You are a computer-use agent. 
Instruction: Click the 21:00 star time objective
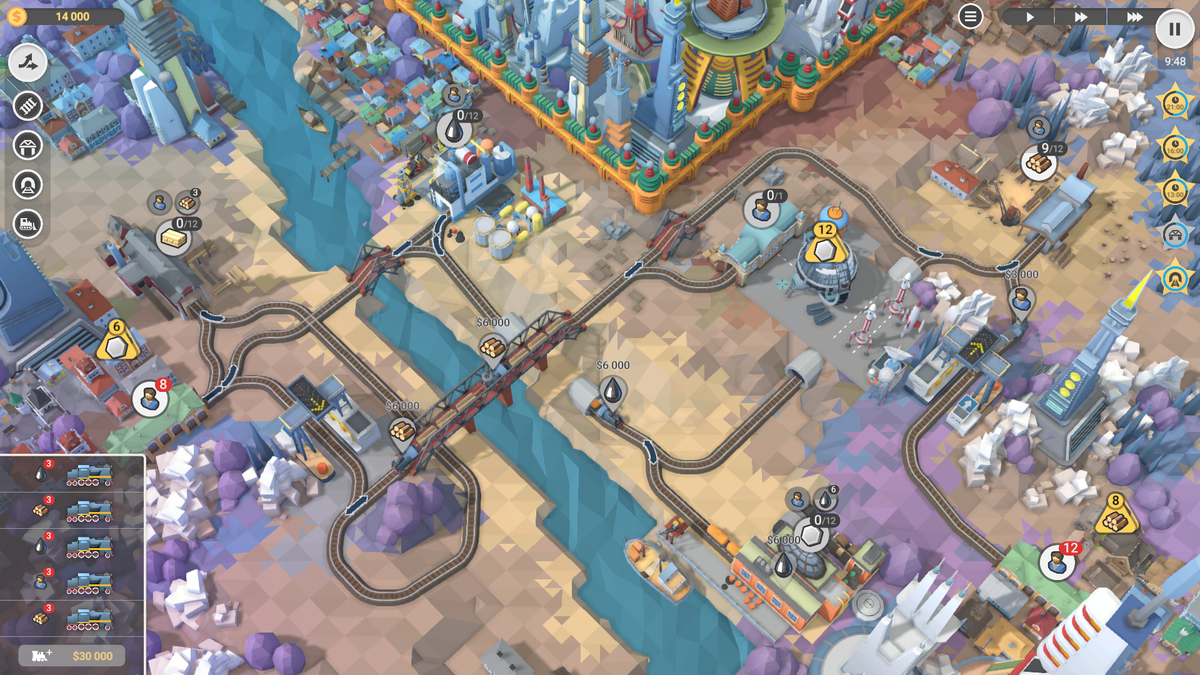1174,103
